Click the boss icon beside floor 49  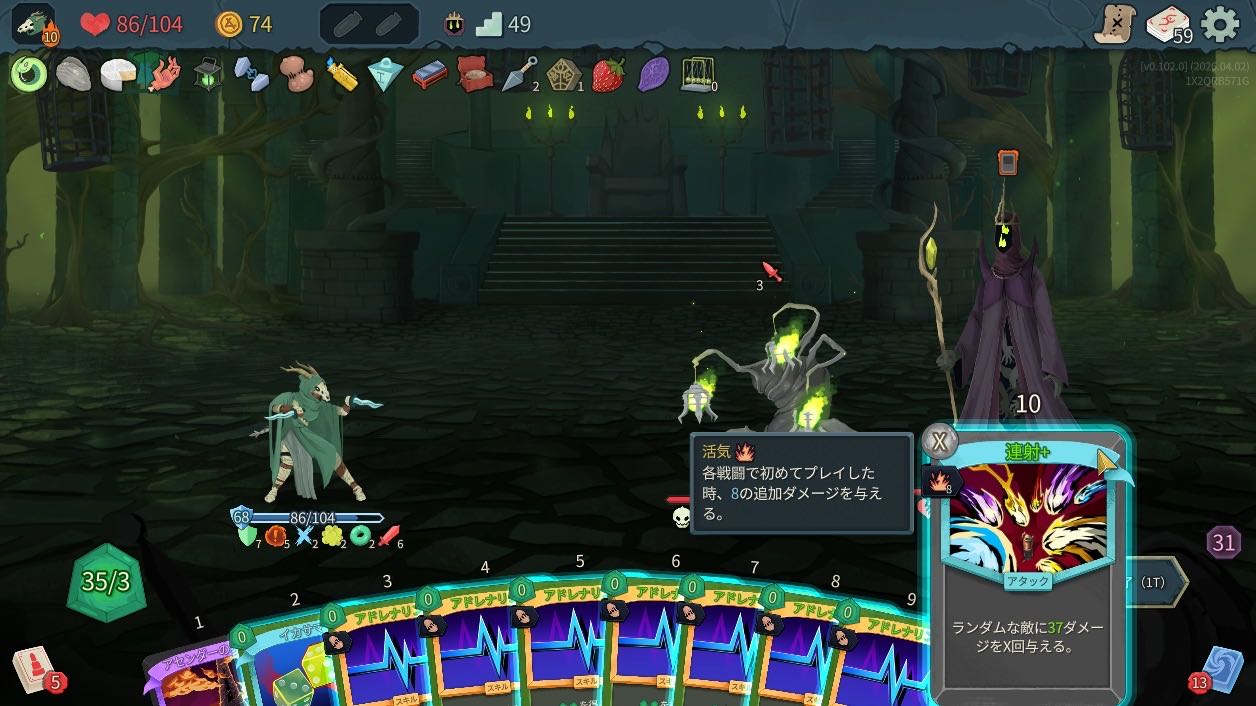[x=454, y=24]
